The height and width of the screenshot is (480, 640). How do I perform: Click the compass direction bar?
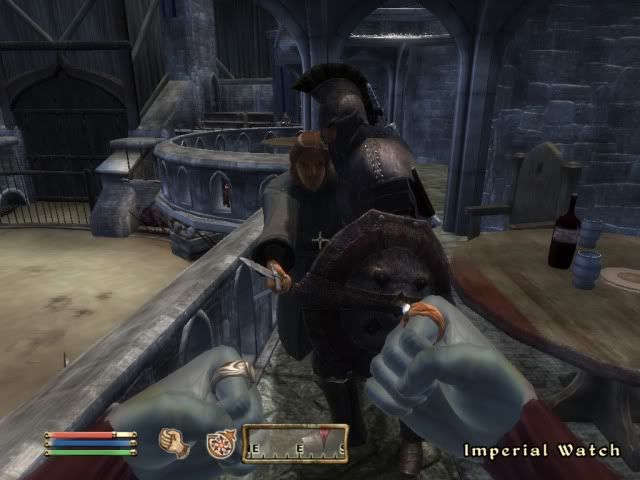pyautogui.click(x=295, y=443)
